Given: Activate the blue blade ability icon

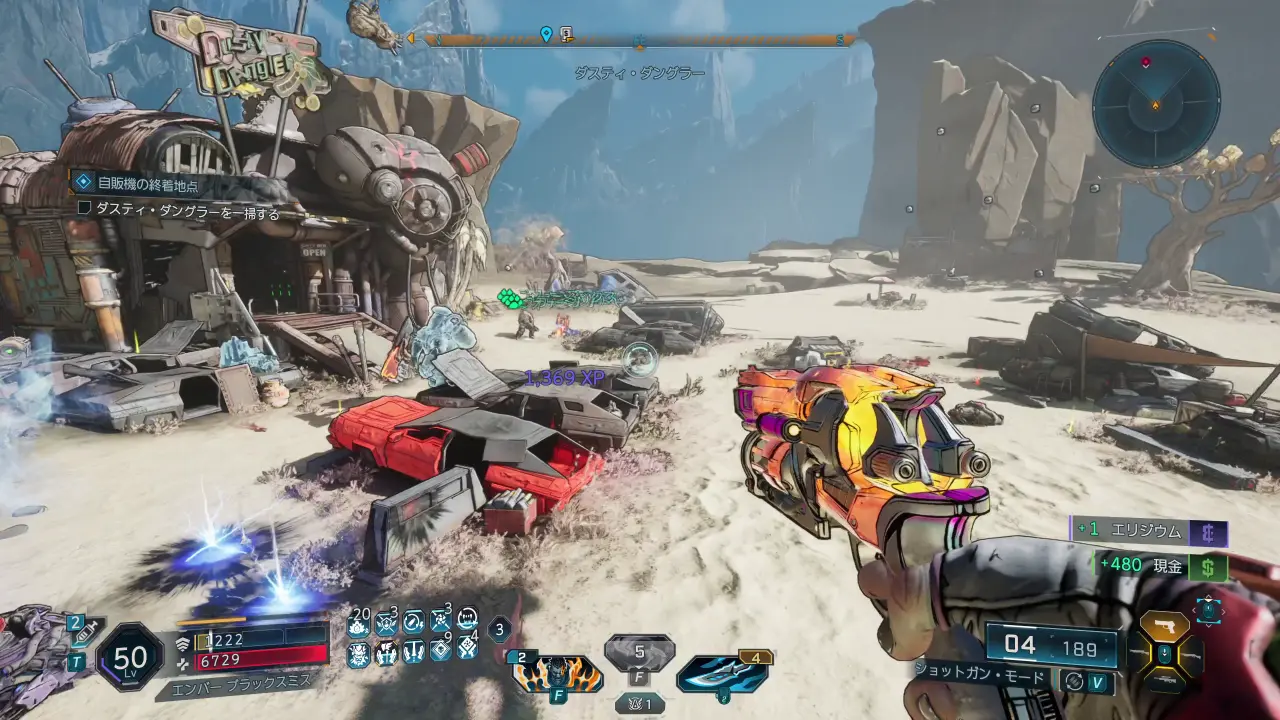Looking at the screenshot, I should click(x=722, y=673).
